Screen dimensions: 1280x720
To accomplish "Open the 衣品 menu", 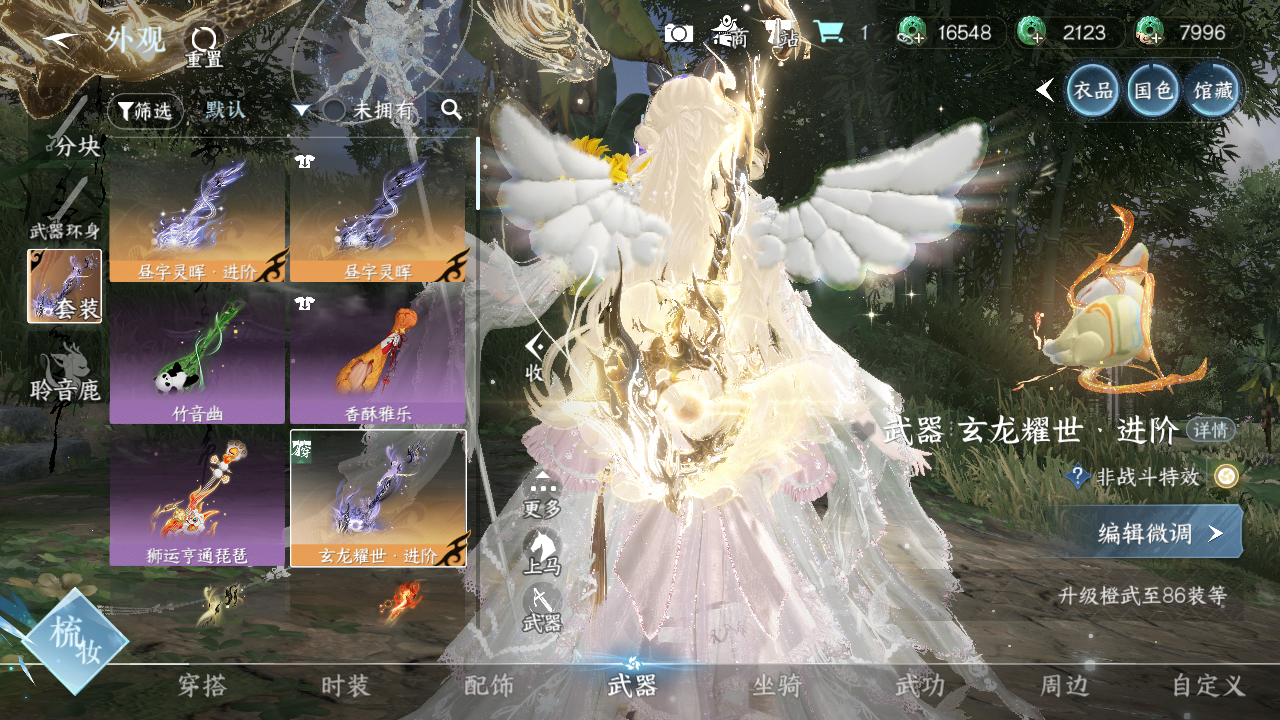I will pos(1092,91).
